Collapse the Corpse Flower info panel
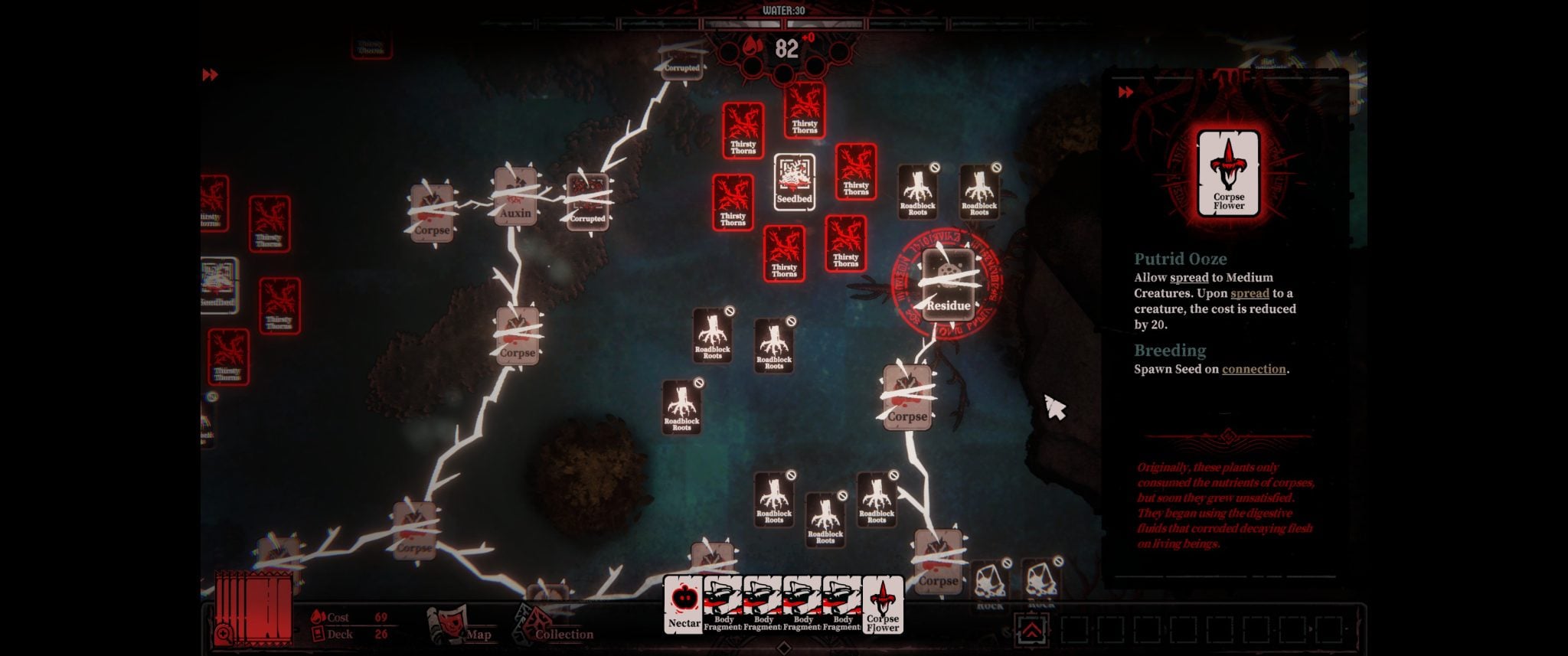1568x656 pixels. tap(1125, 93)
